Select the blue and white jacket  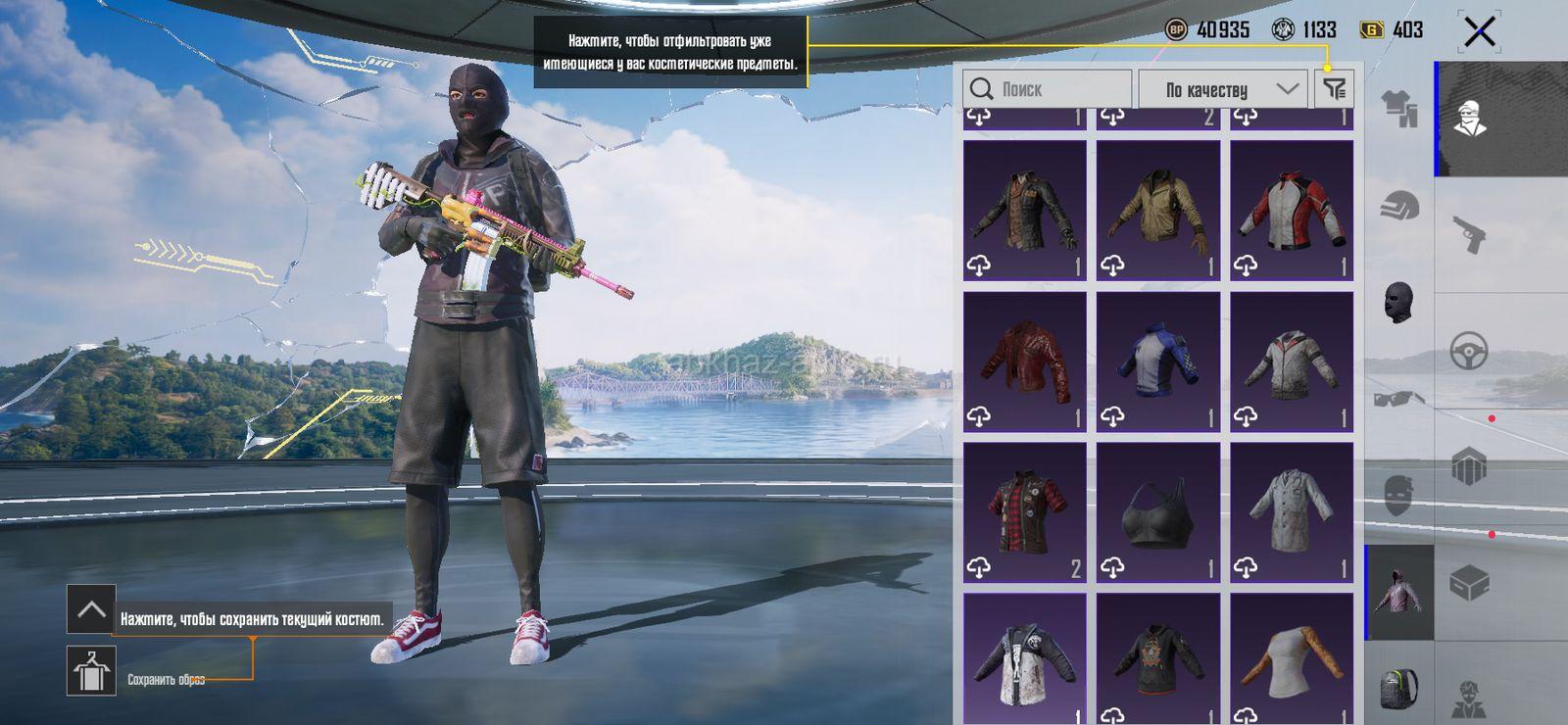[1157, 362]
